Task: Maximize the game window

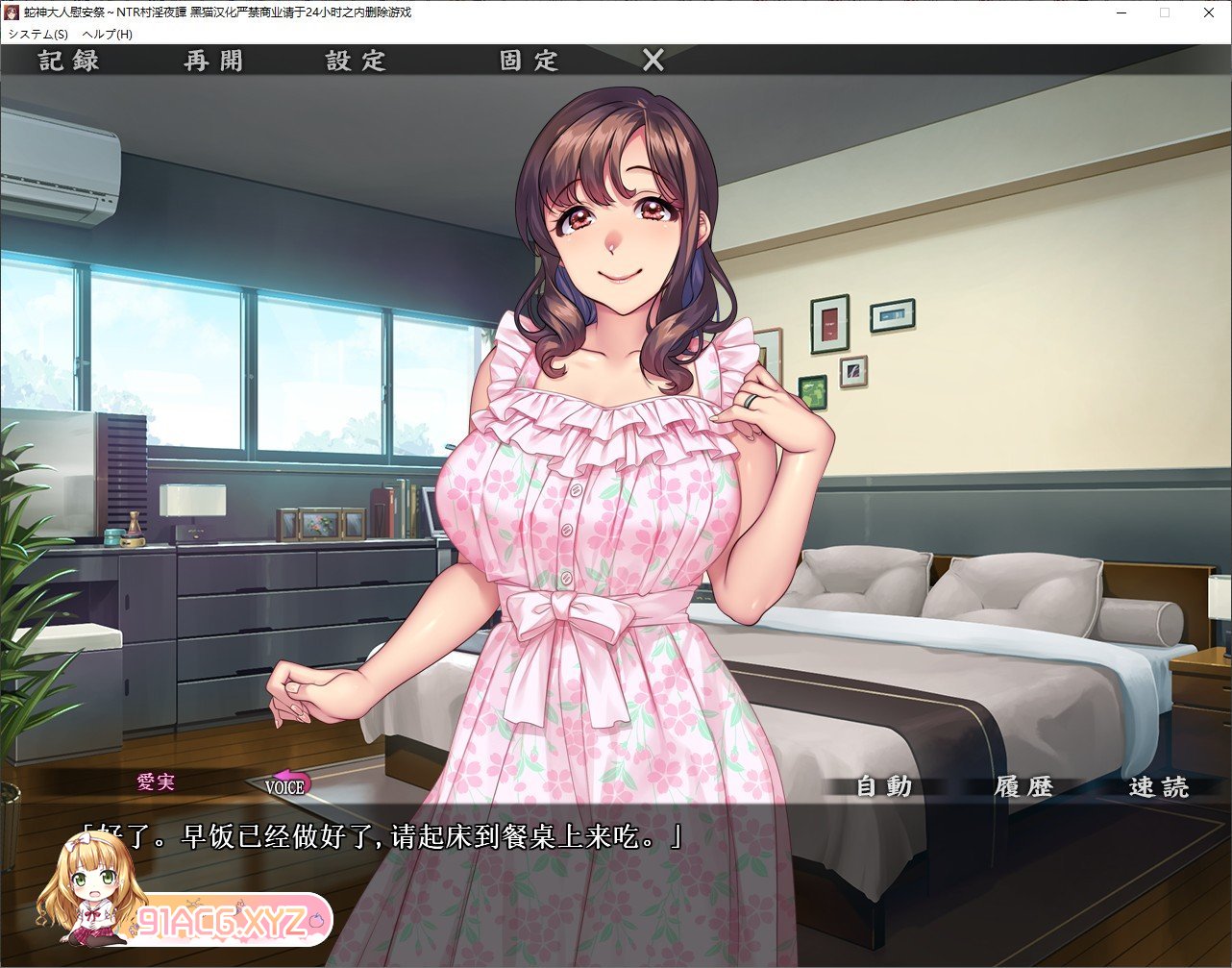Action: [1165, 12]
